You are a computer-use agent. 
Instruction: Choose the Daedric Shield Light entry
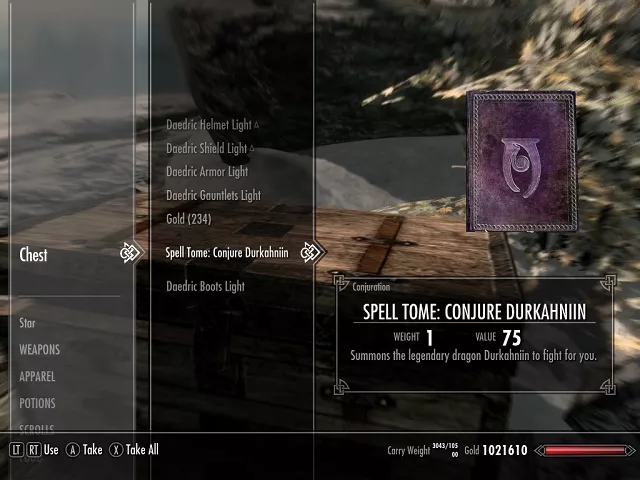coord(206,148)
